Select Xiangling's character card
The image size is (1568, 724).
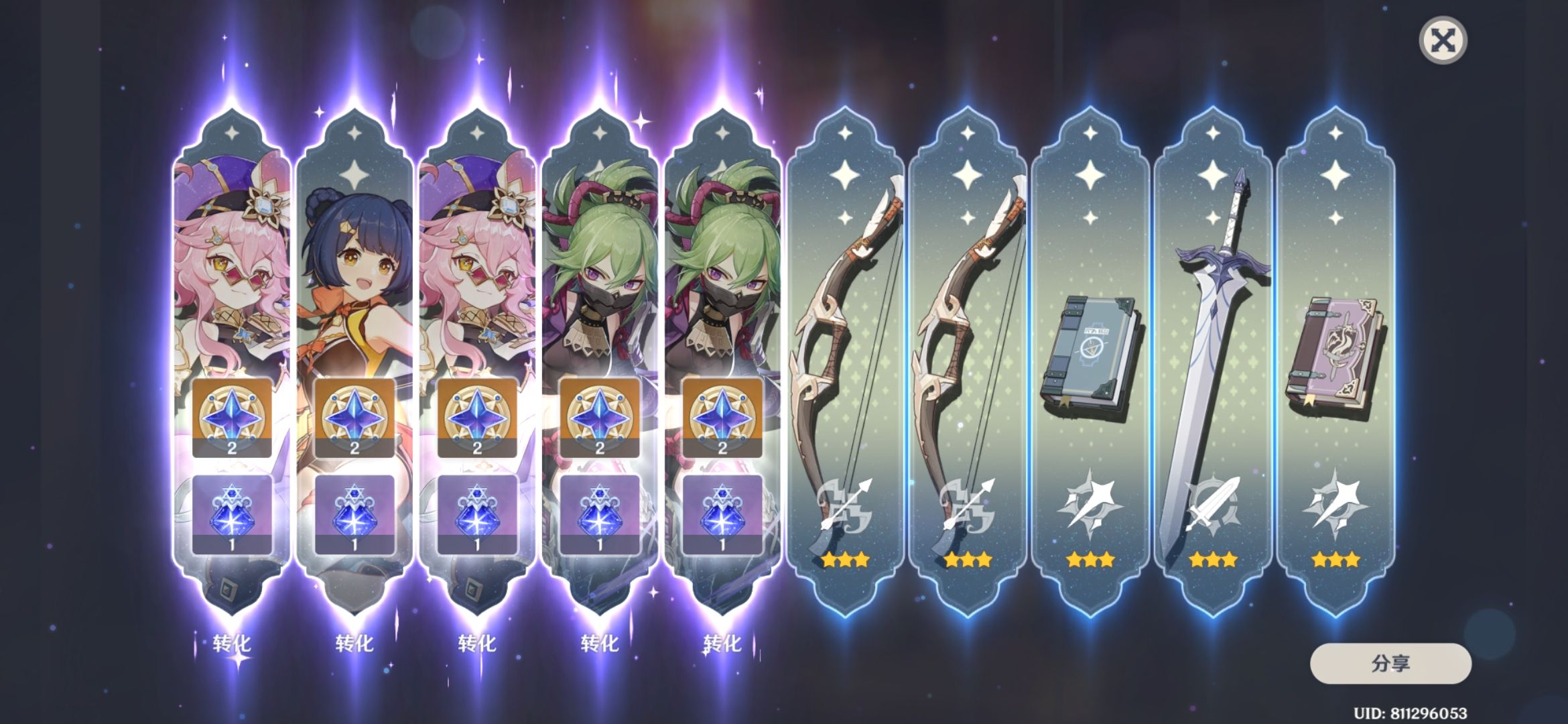point(355,268)
